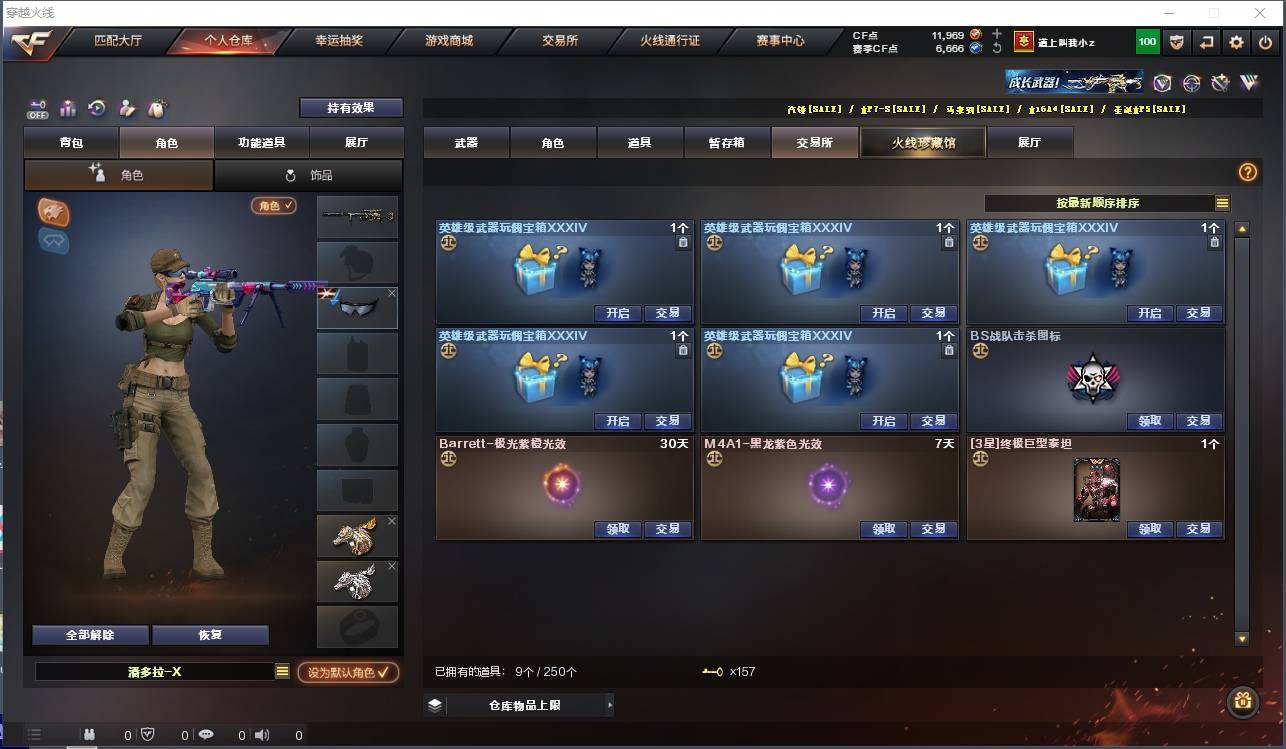This screenshot has height=749, width=1286.
Task: Click the orange paw icon beside character model
Action: point(53,211)
